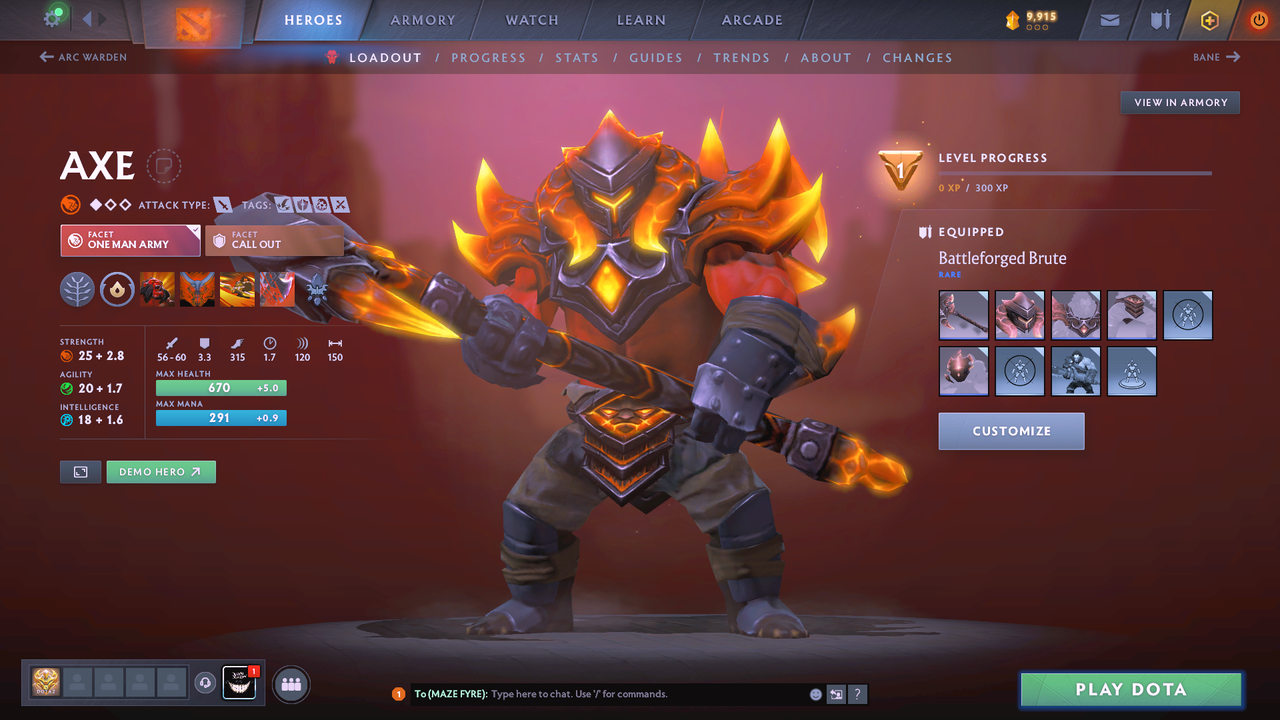This screenshot has width=1280, height=720.
Task: Click the Level Progress XP bar
Action: [x=1075, y=174]
